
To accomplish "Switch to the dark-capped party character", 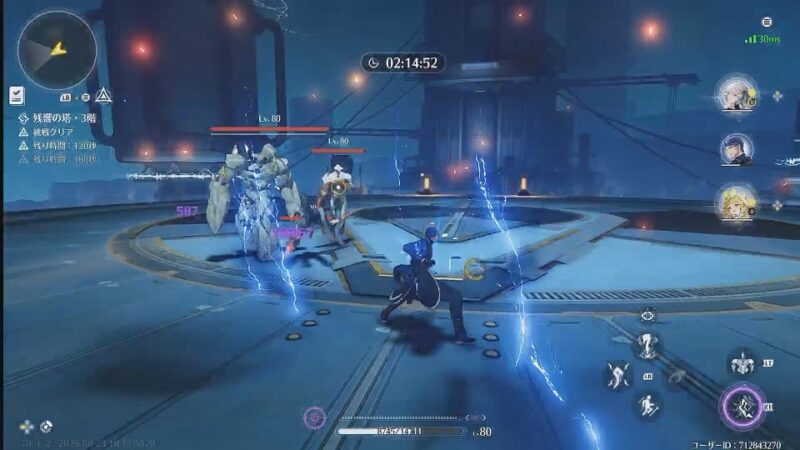I will (735, 149).
